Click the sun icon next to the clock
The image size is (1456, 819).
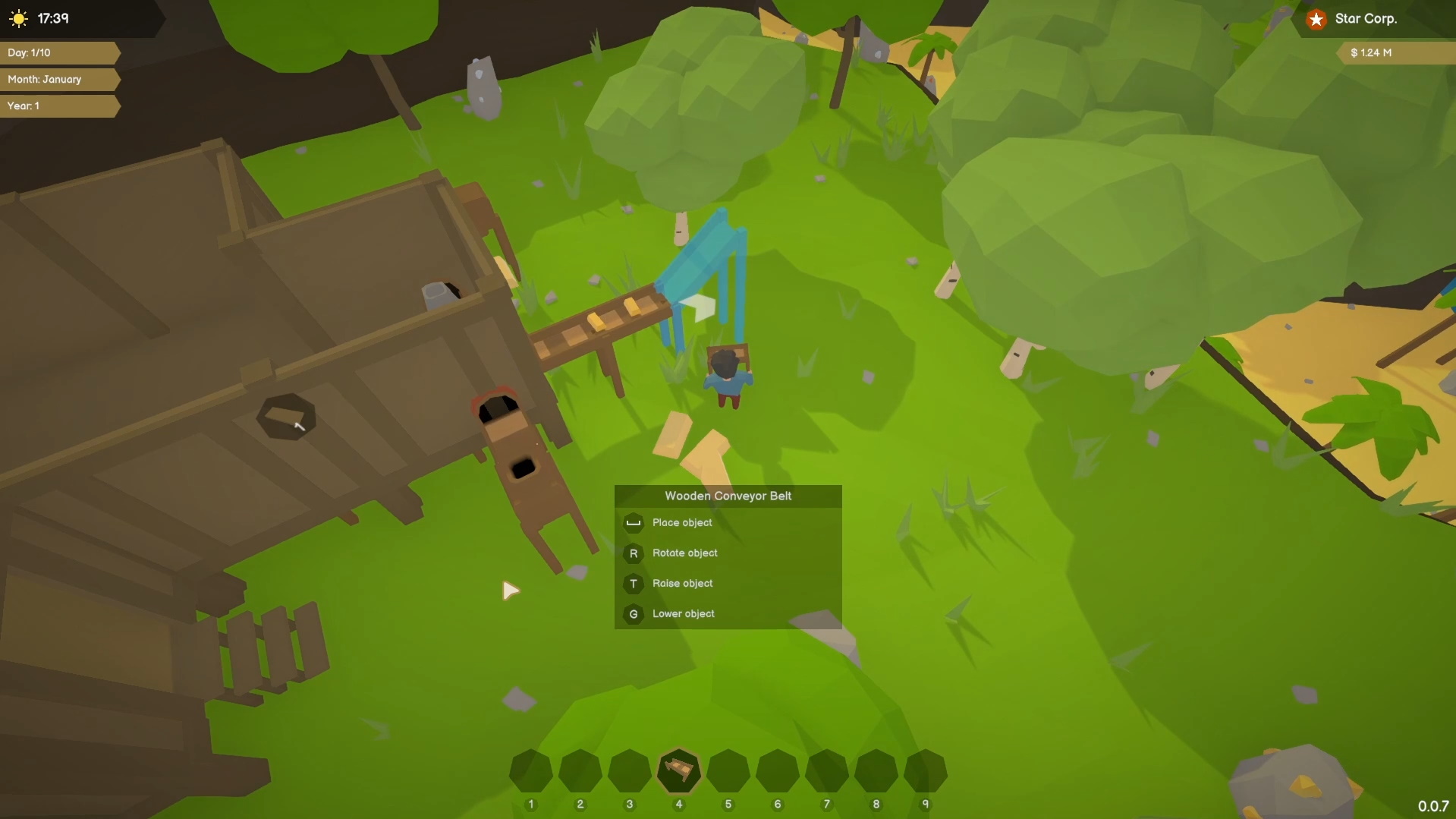click(18, 19)
